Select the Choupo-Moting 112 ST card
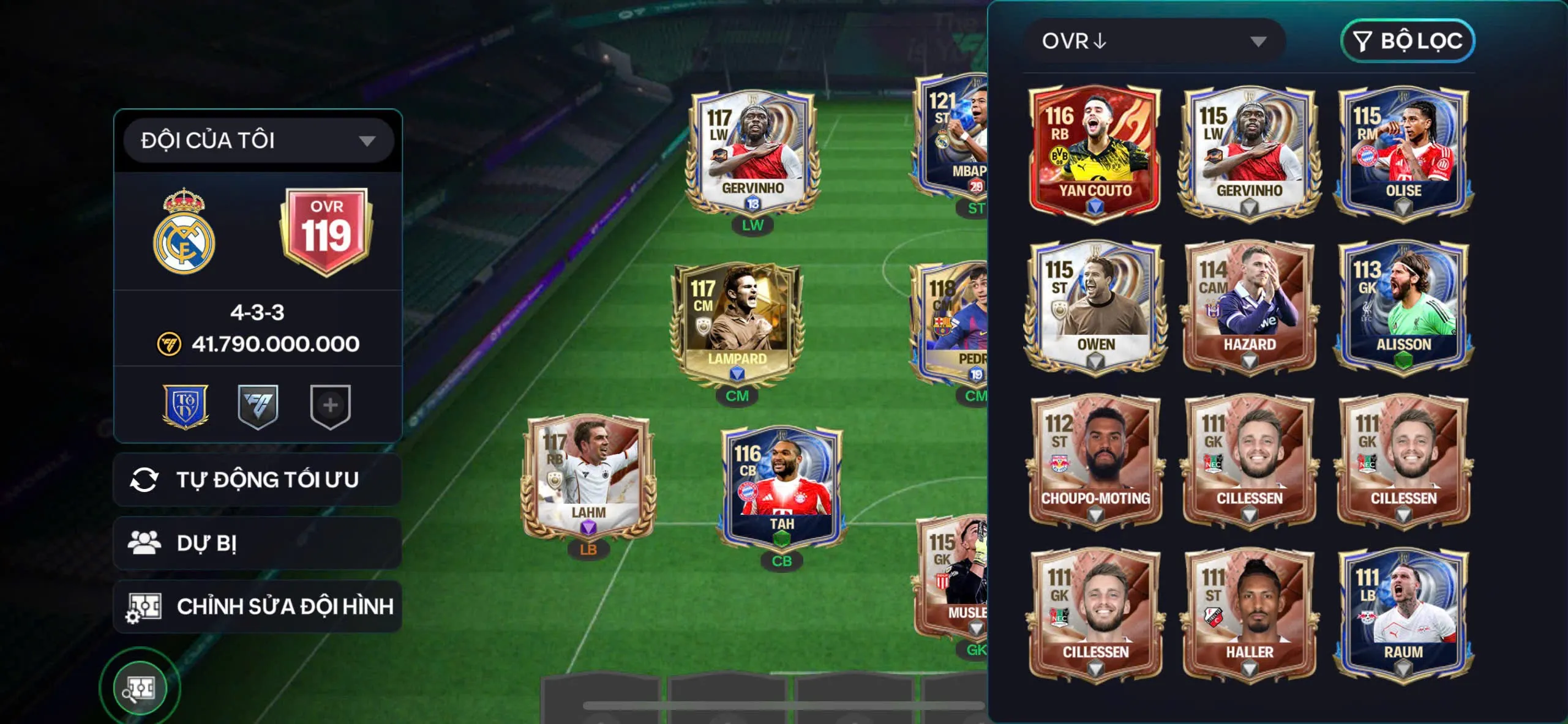This screenshot has height=724, width=1568. 1095,460
